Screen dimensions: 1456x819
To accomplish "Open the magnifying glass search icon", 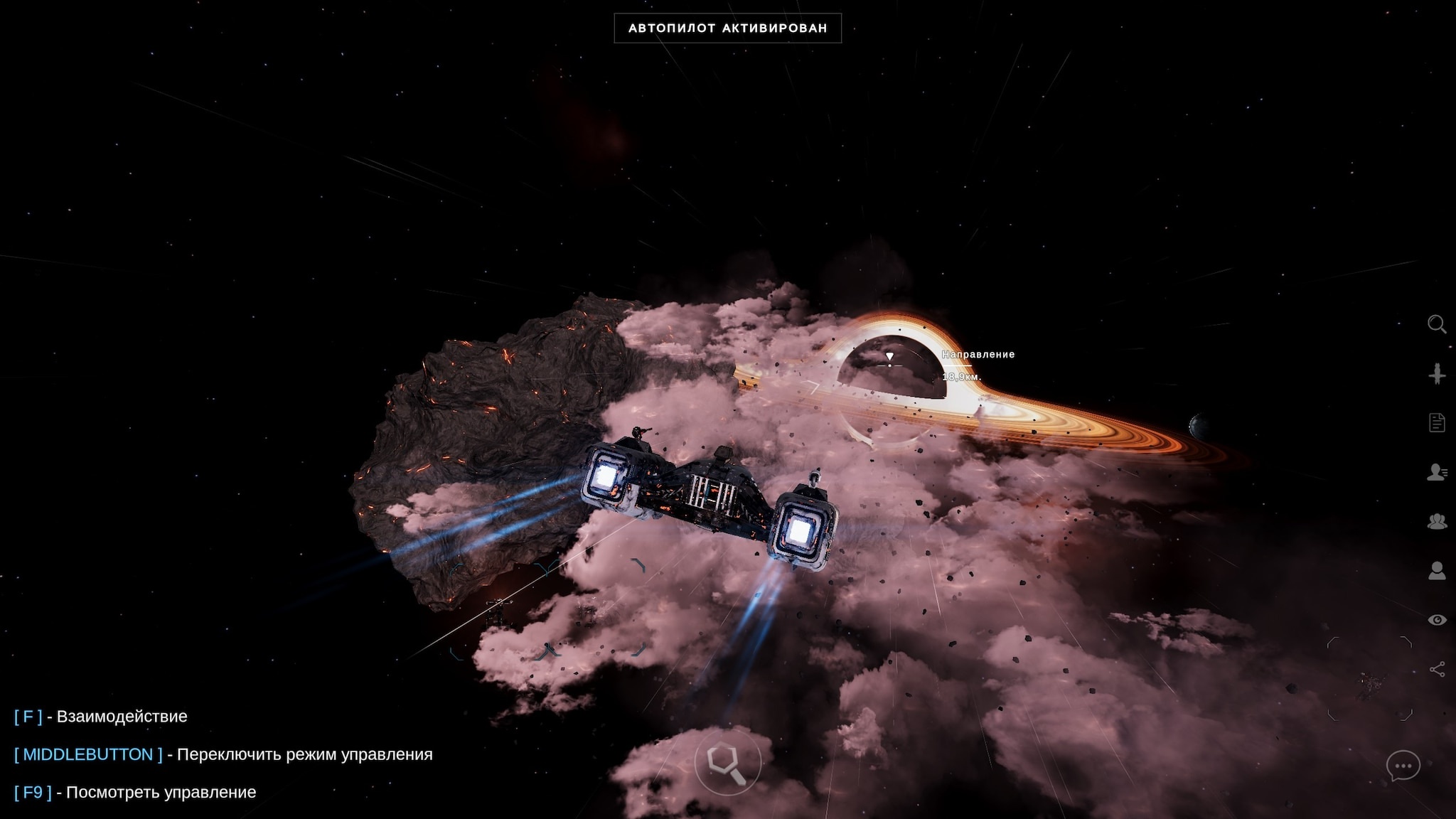I will [1437, 324].
